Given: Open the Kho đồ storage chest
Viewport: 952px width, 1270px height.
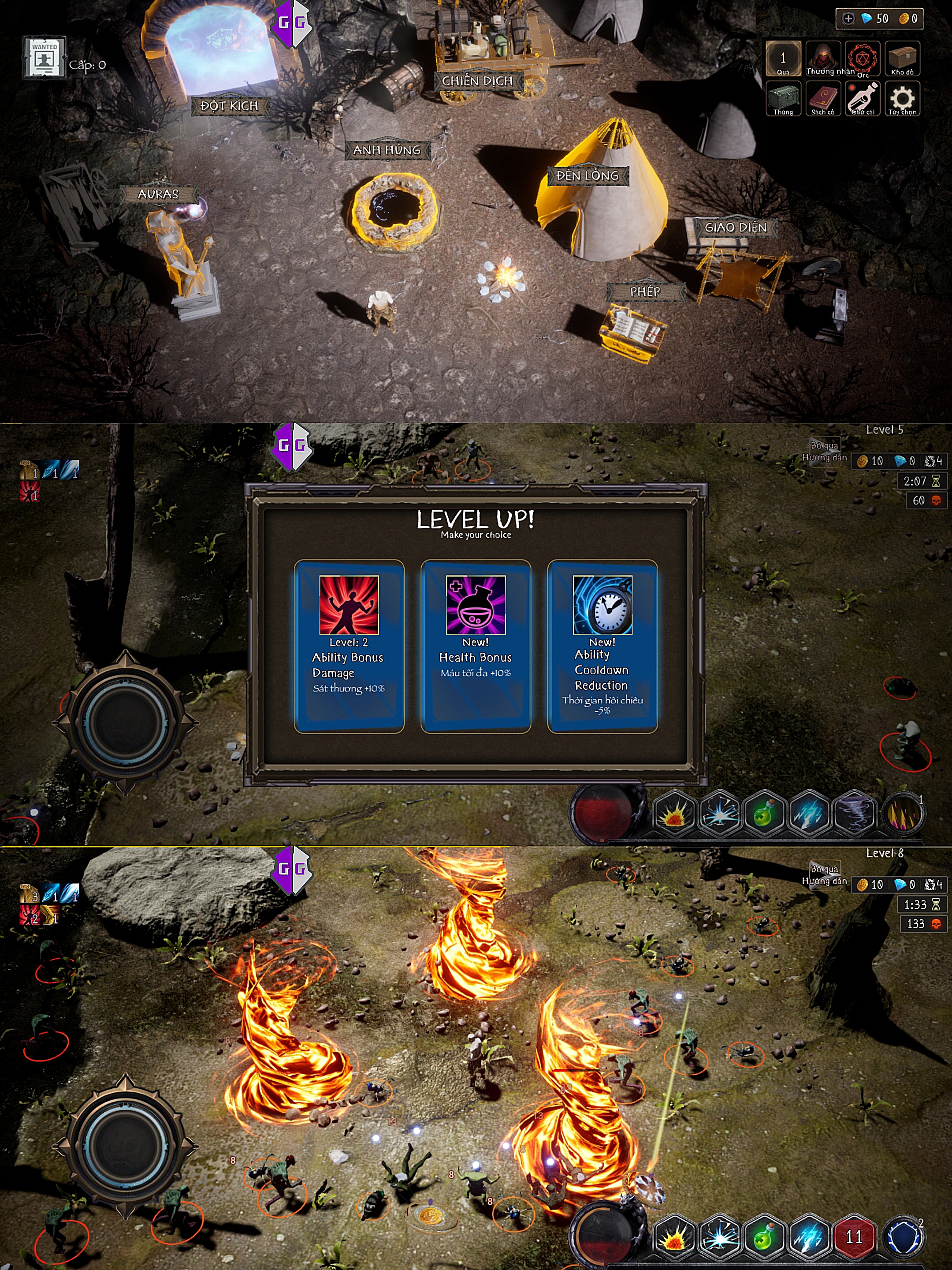Looking at the screenshot, I should pos(902,59).
